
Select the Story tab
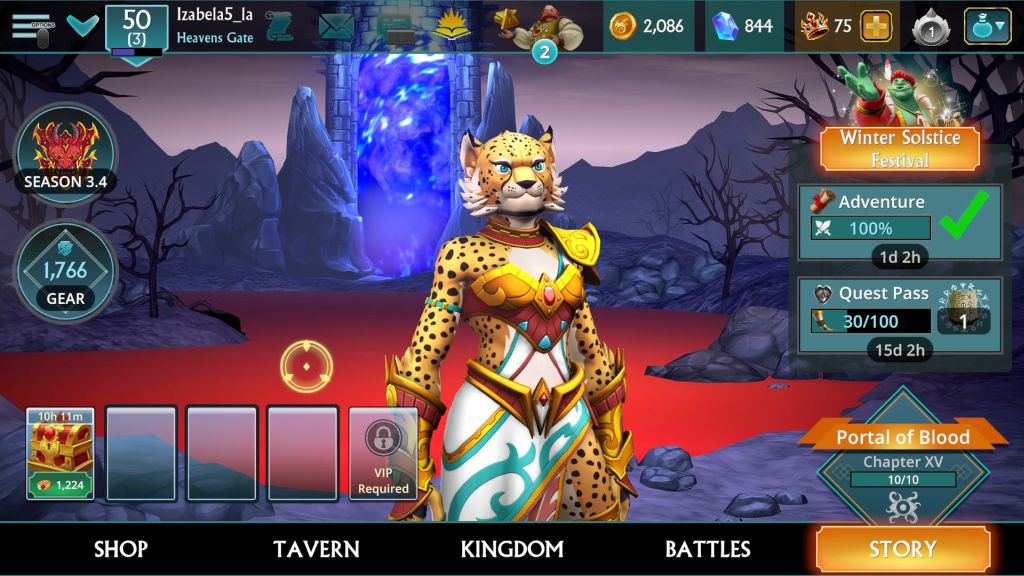click(903, 549)
